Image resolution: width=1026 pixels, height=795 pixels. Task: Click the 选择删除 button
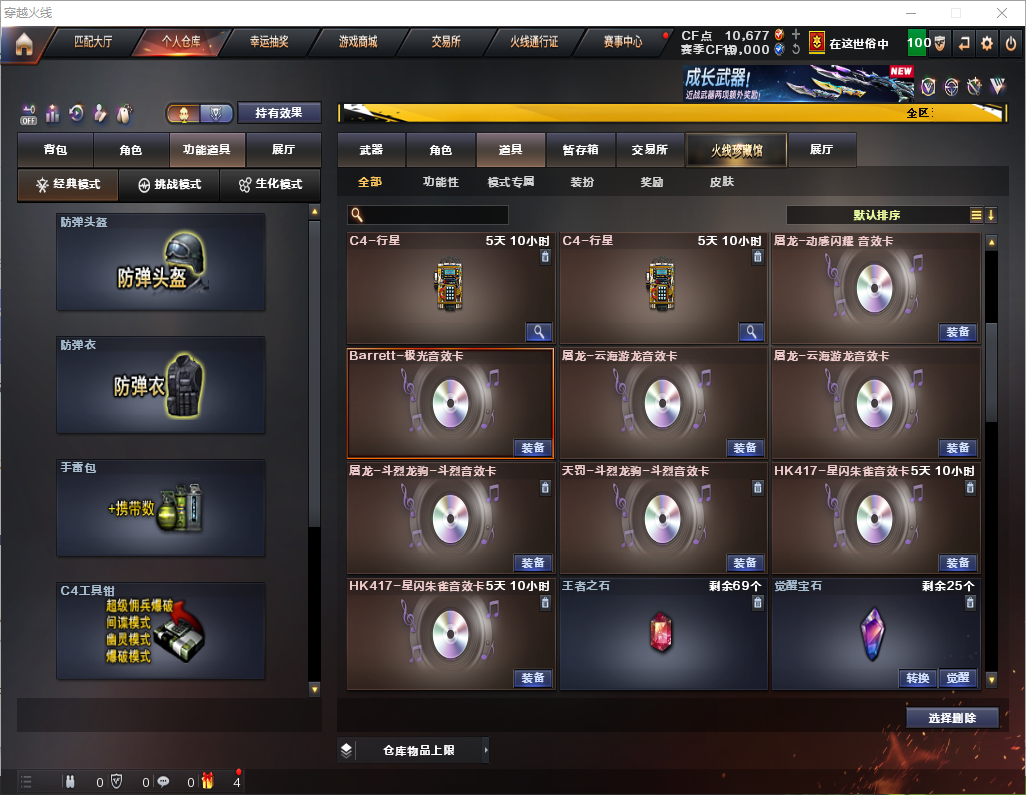pyautogui.click(x=952, y=718)
